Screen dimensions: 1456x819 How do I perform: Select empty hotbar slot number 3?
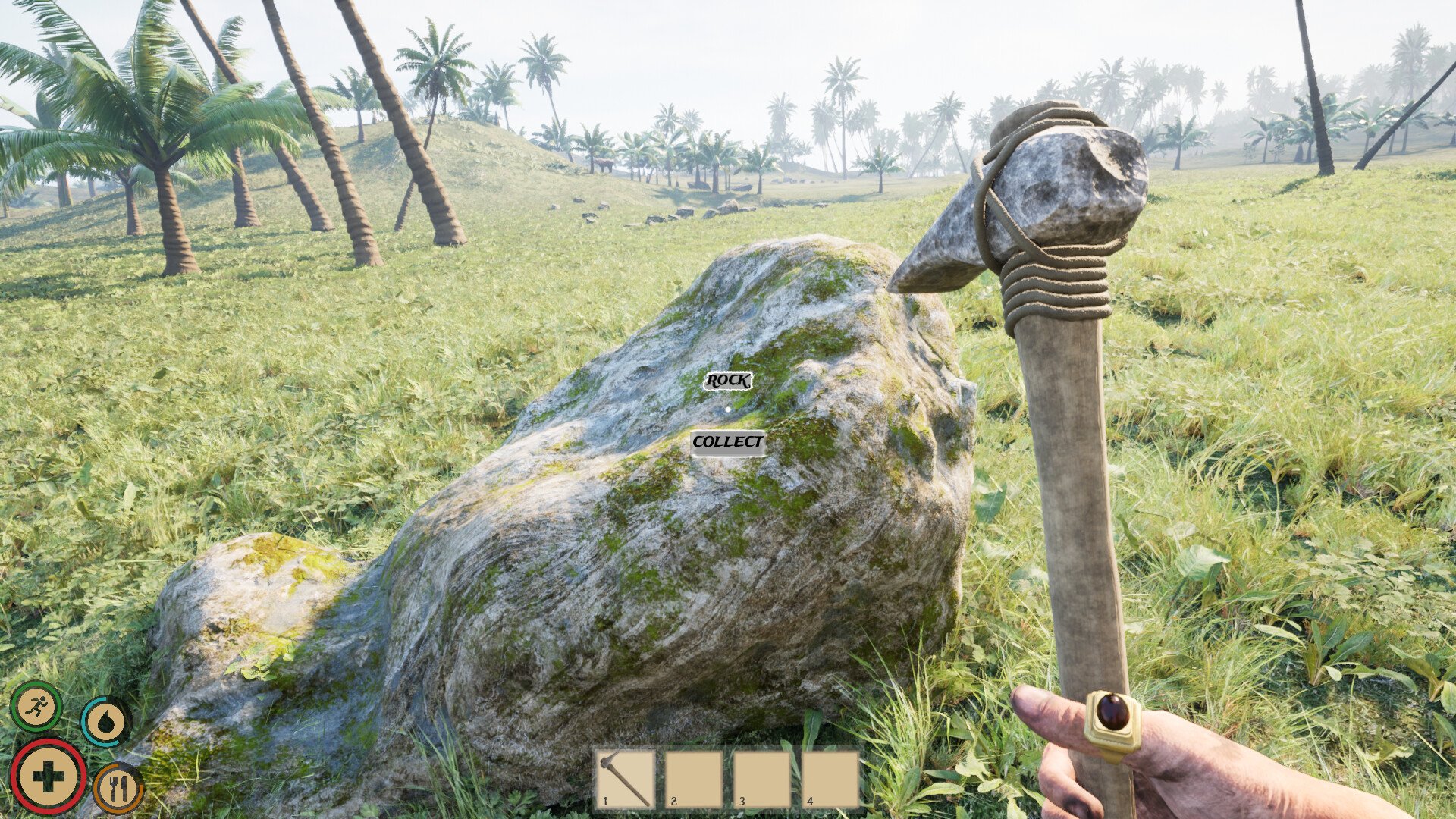coord(762,779)
